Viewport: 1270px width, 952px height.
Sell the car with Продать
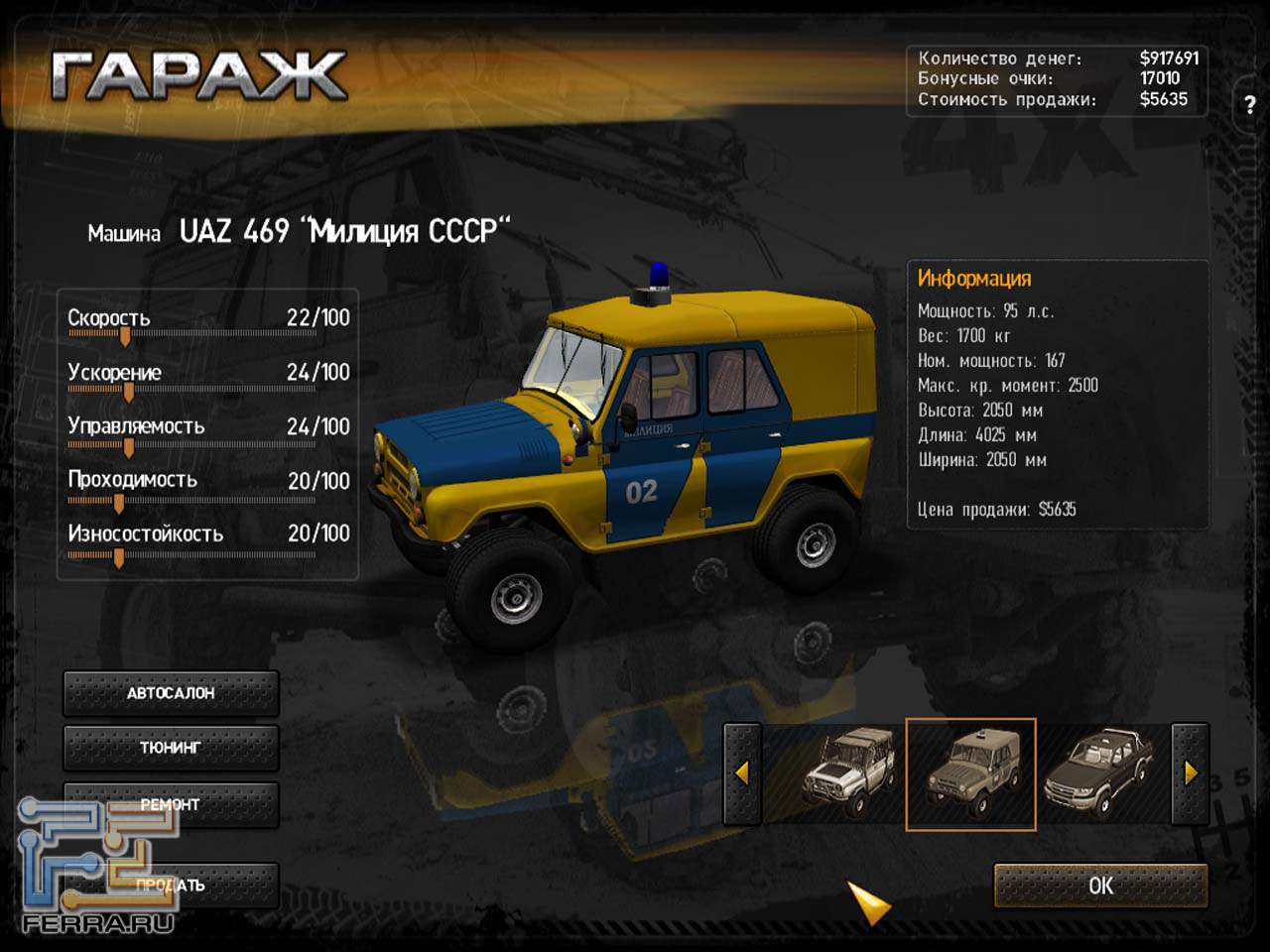pos(171,885)
